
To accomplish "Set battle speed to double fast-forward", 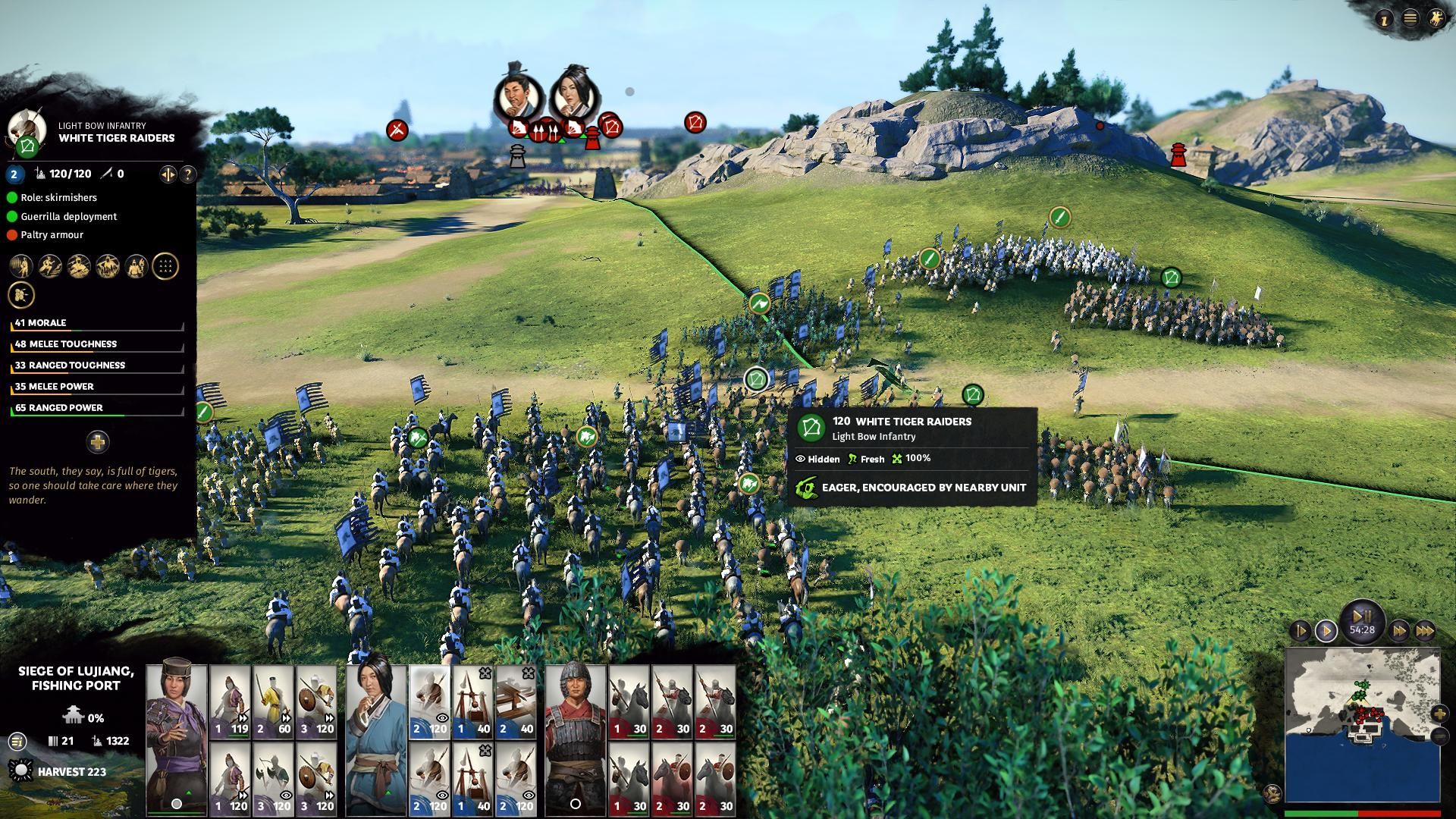I will [1399, 630].
